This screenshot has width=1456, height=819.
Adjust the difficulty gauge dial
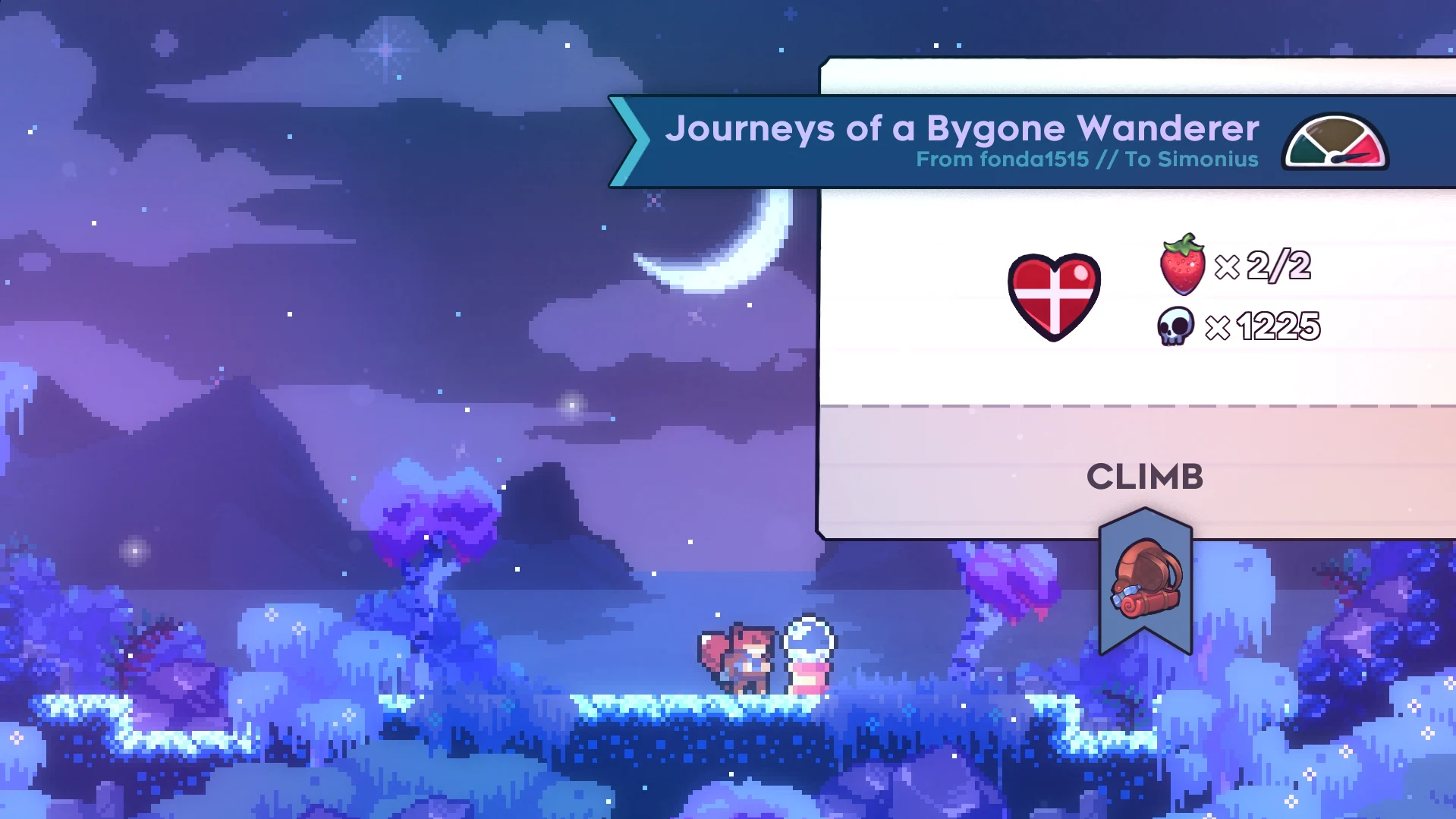pos(1335,144)
